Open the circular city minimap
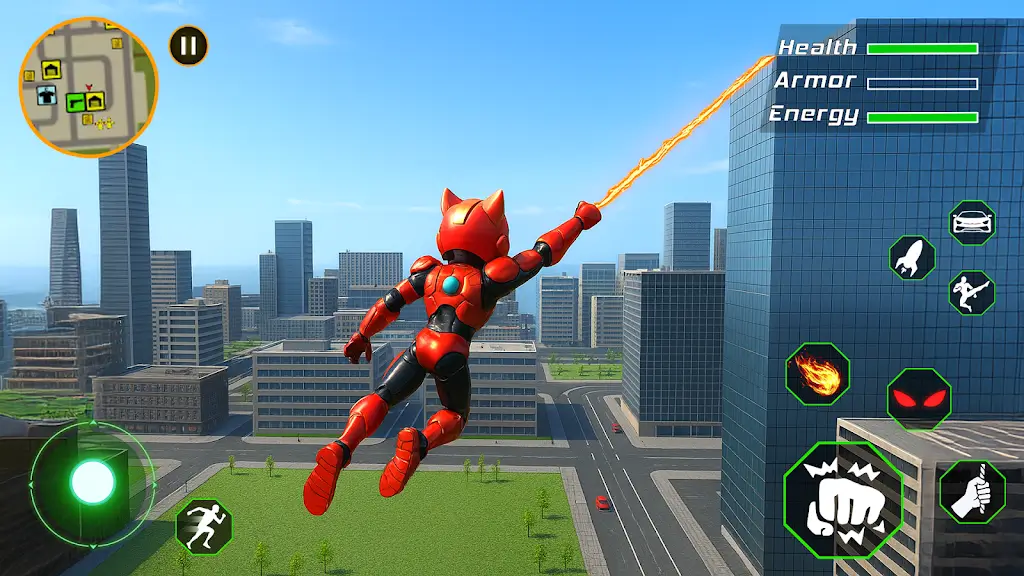This screenshot has width=1024, height=576. [x=88, y=87]
